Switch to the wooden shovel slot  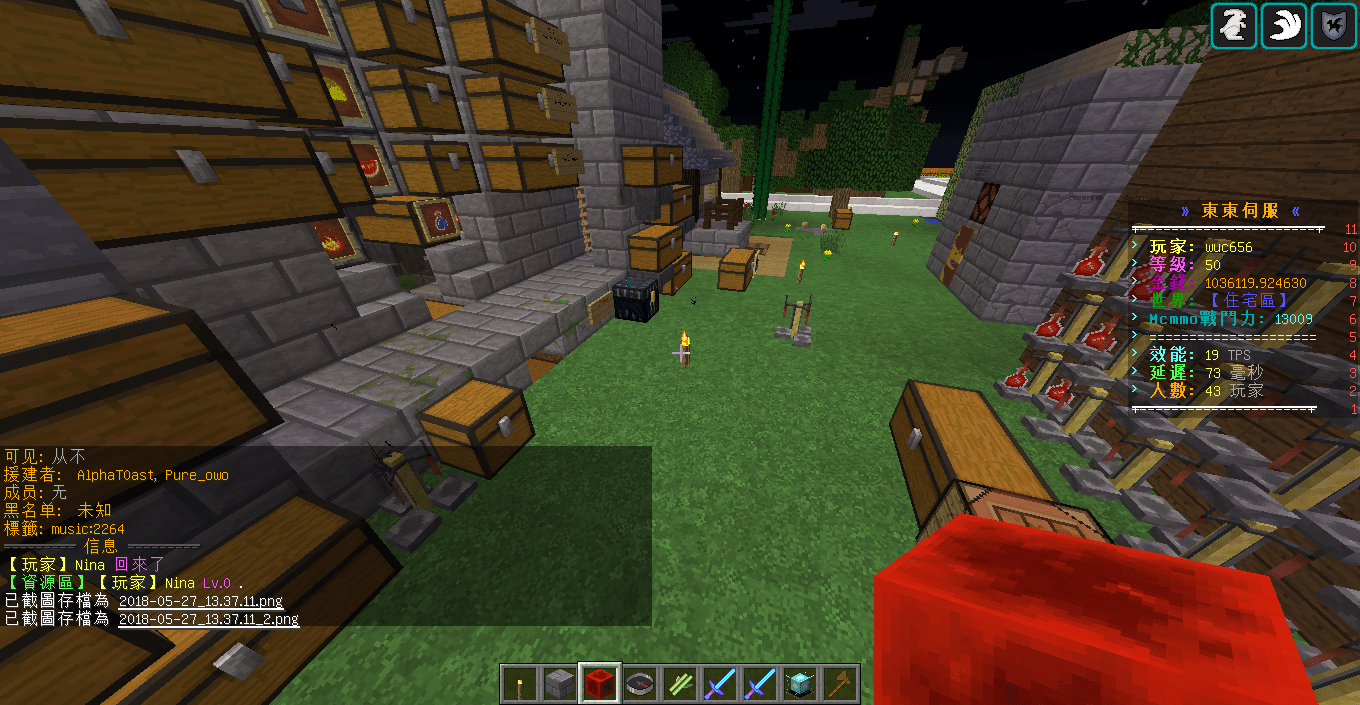click(x=840, y=684)
